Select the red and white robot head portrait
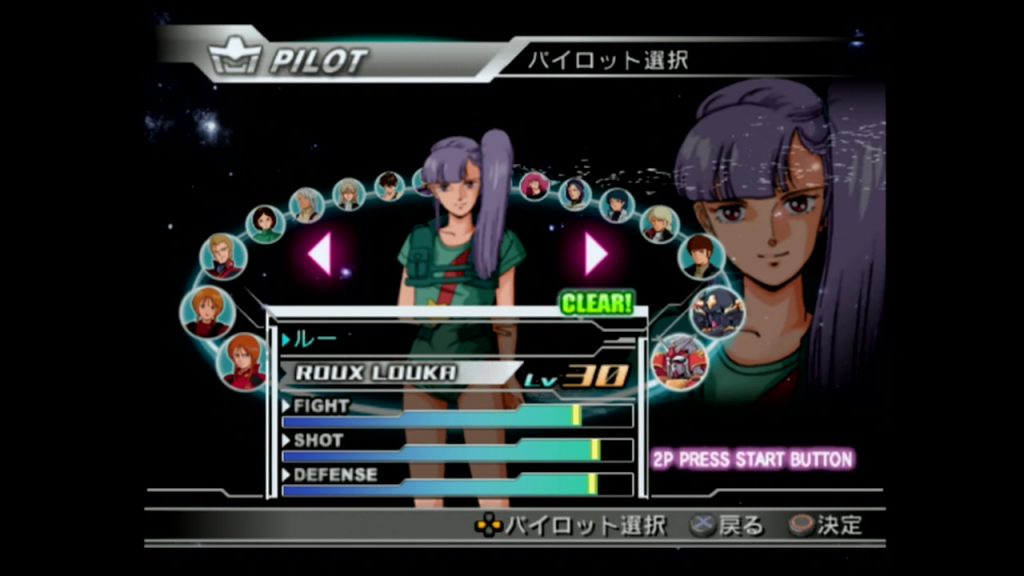Screen dimensions: 1024x576 tap(680, 361)
